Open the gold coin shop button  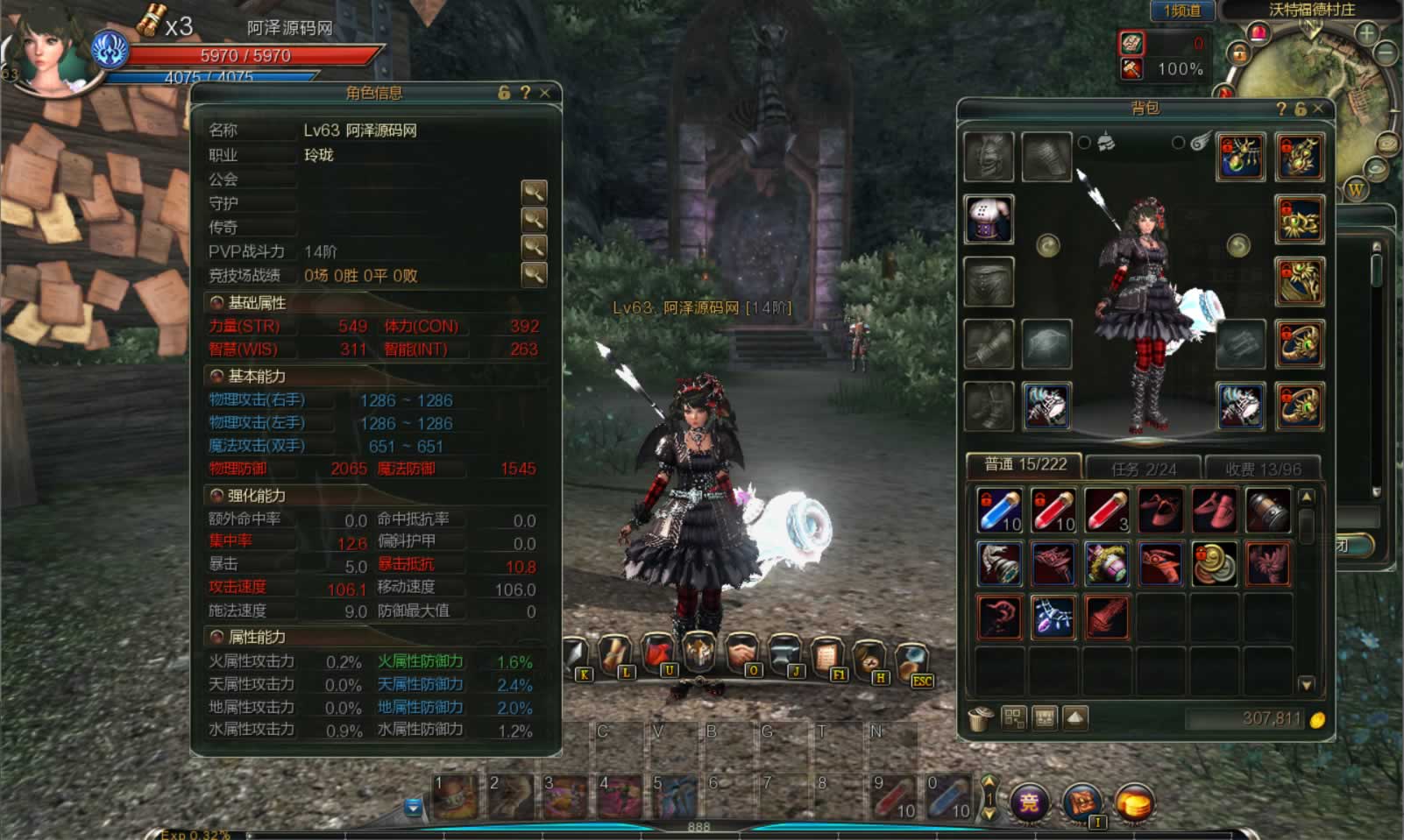click(1134, 803)
